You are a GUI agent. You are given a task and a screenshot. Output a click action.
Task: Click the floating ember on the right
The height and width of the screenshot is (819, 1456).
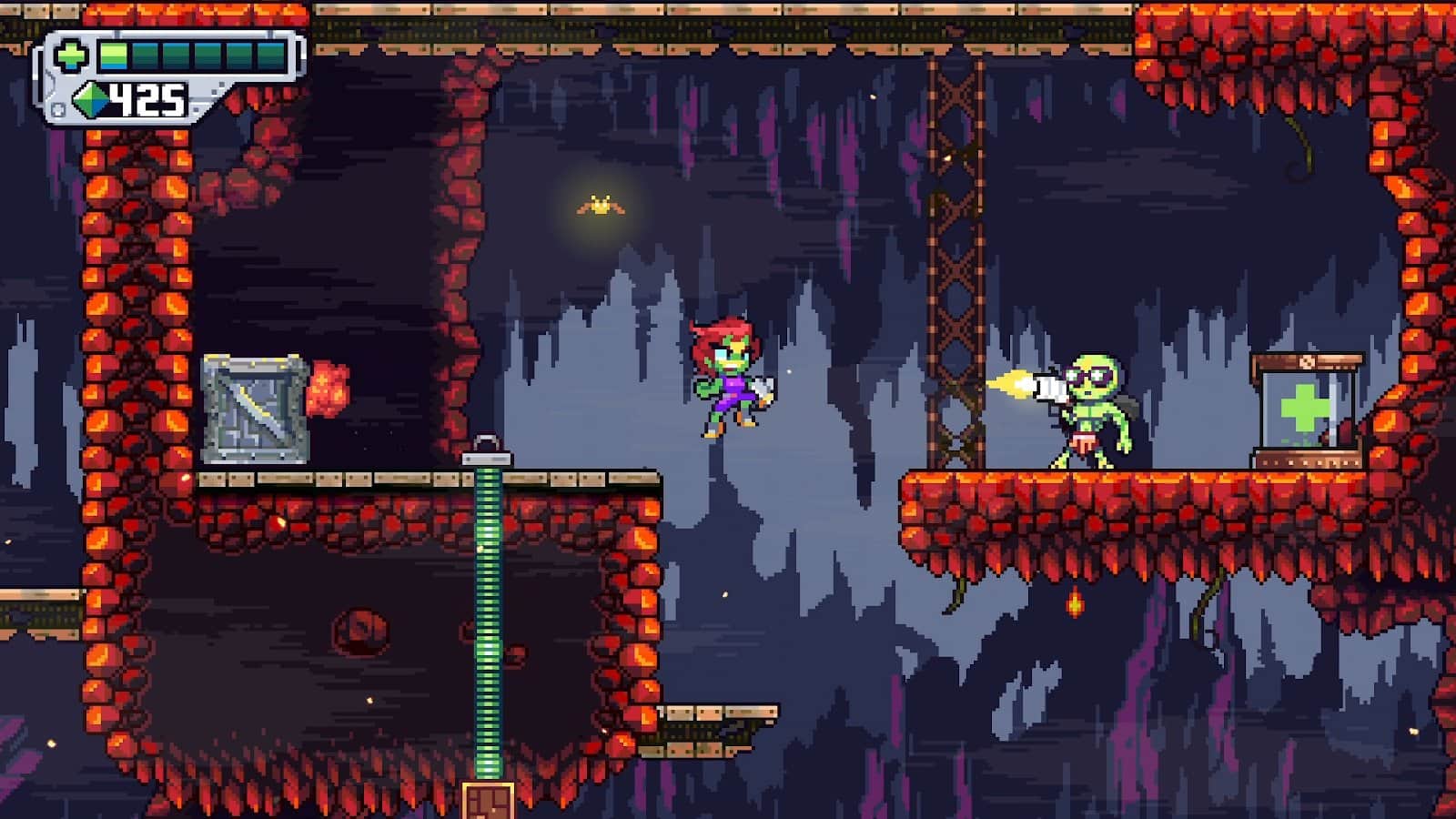pos(1074,602)
